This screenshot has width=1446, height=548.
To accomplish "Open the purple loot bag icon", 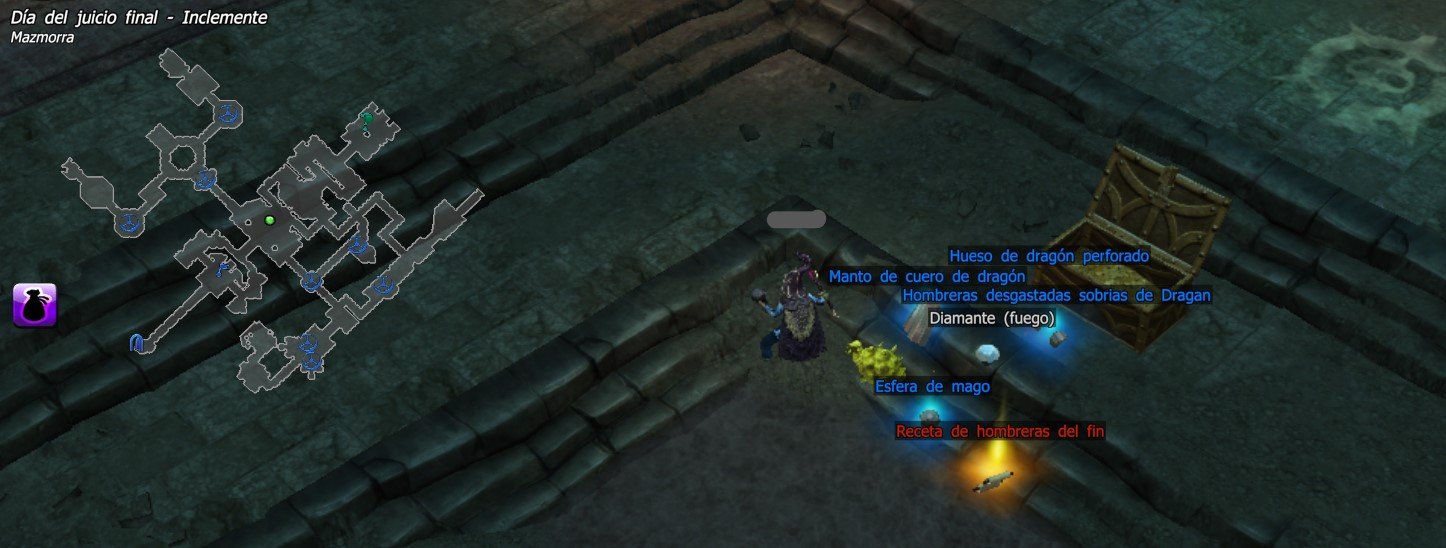I will tap(35, 304).
